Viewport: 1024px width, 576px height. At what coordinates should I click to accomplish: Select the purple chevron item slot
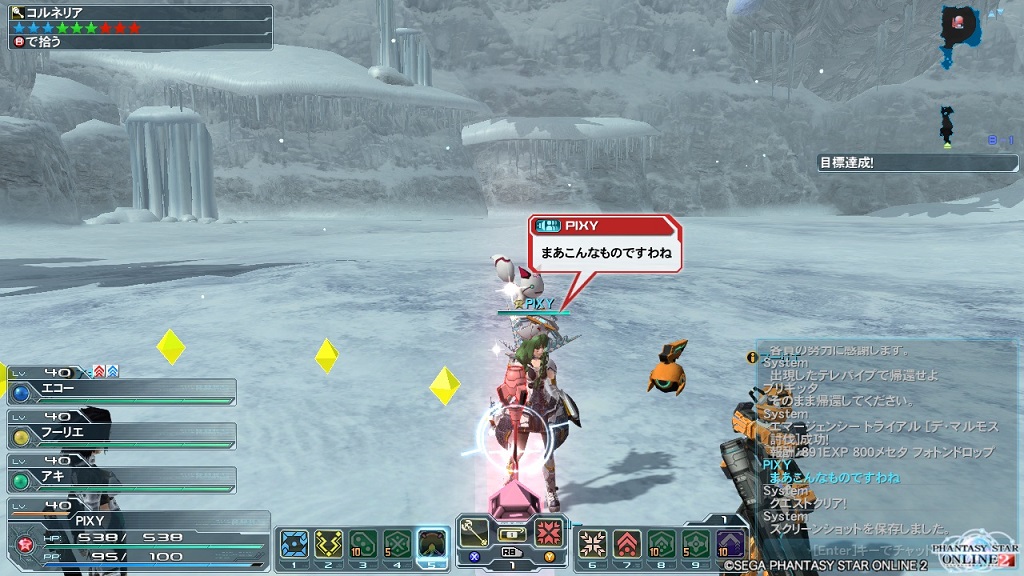730,543
